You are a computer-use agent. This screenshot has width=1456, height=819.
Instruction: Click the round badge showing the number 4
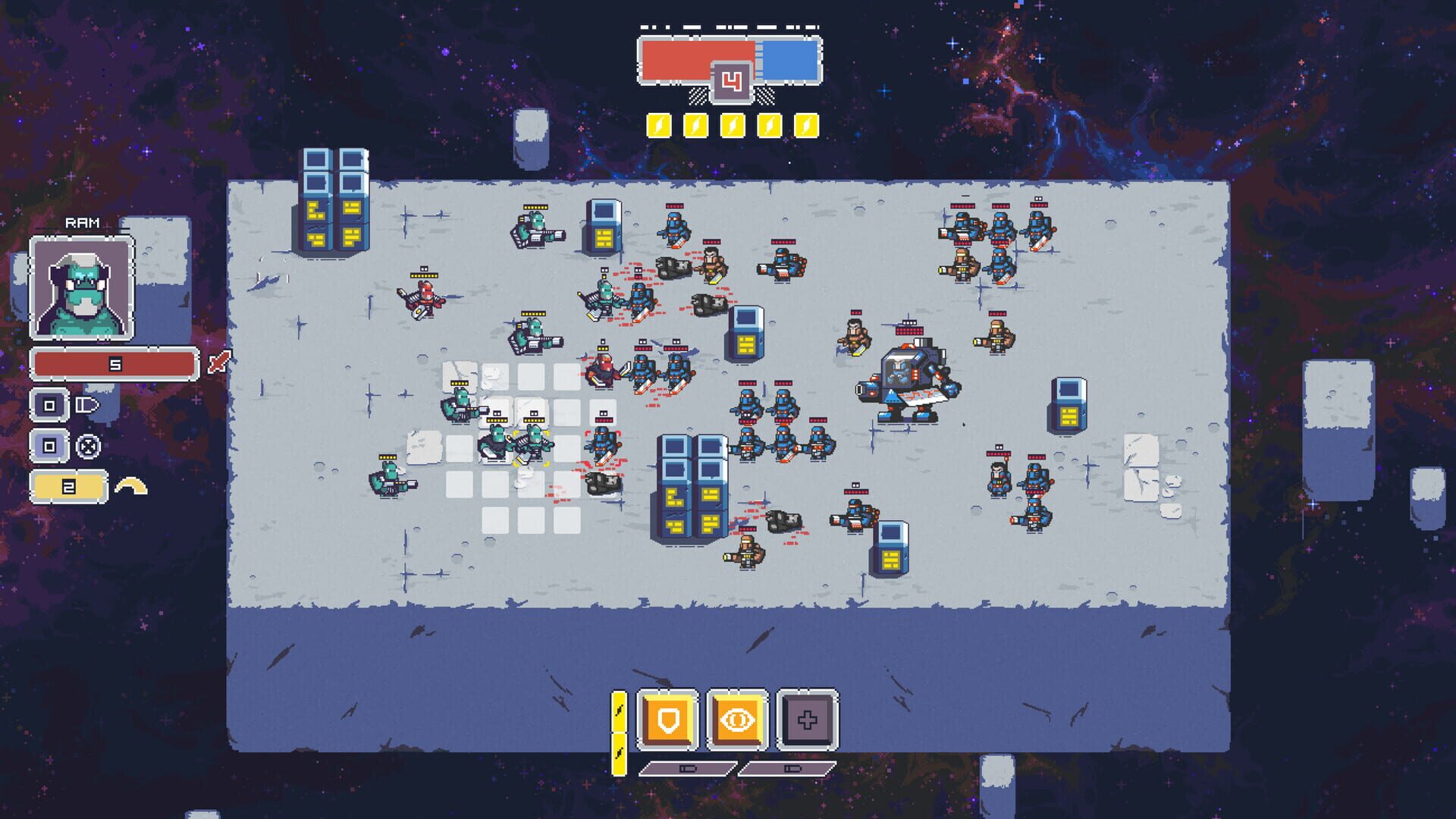(731, 84)
